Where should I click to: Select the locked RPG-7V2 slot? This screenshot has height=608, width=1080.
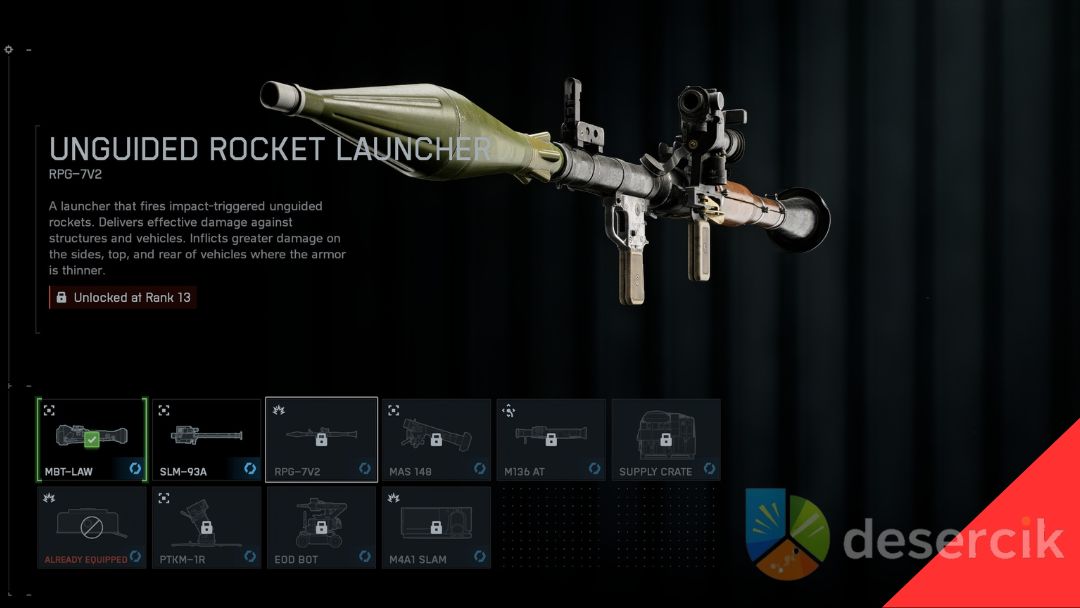321,440
